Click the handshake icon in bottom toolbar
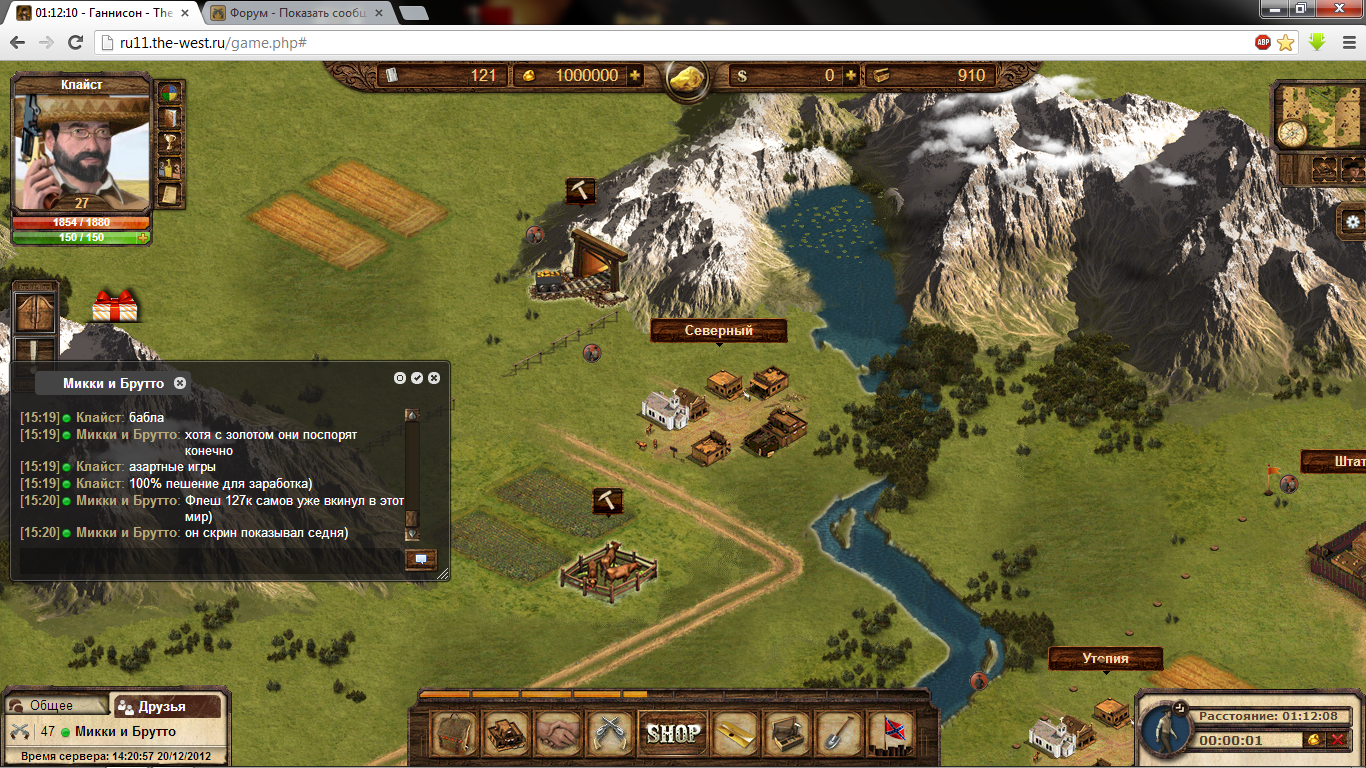Viewport: 1366px width, 768px height. point(558,734)
